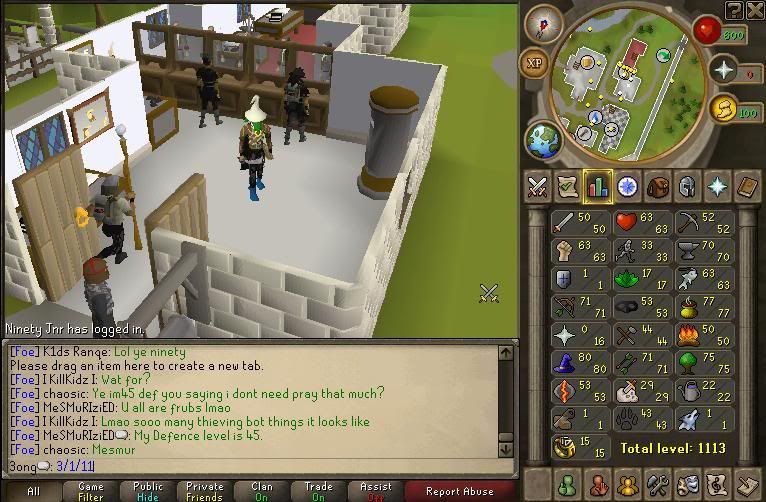Toggle the Public chat filter
766x502 pixels.
[x=147, y=490]
